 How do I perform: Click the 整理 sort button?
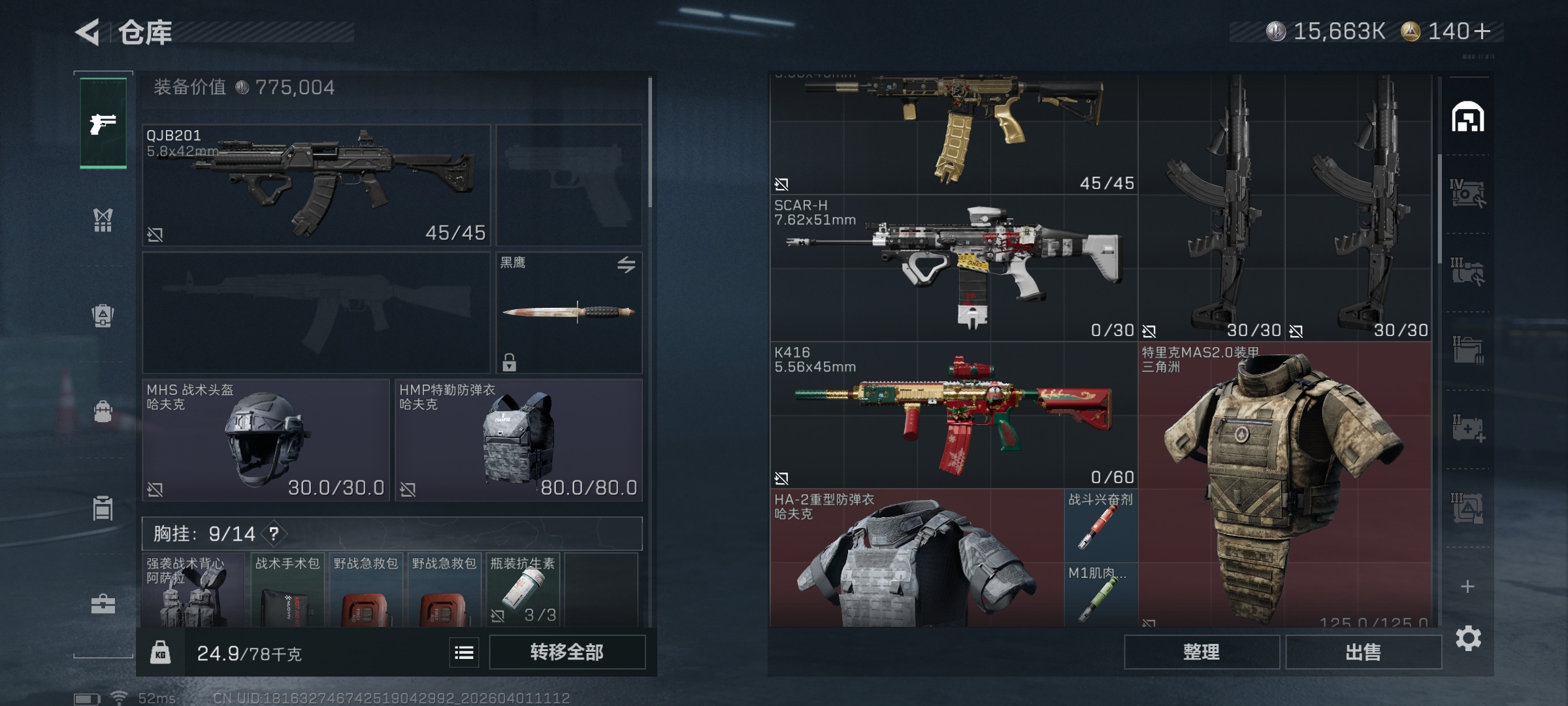[x=1201, y=652]
